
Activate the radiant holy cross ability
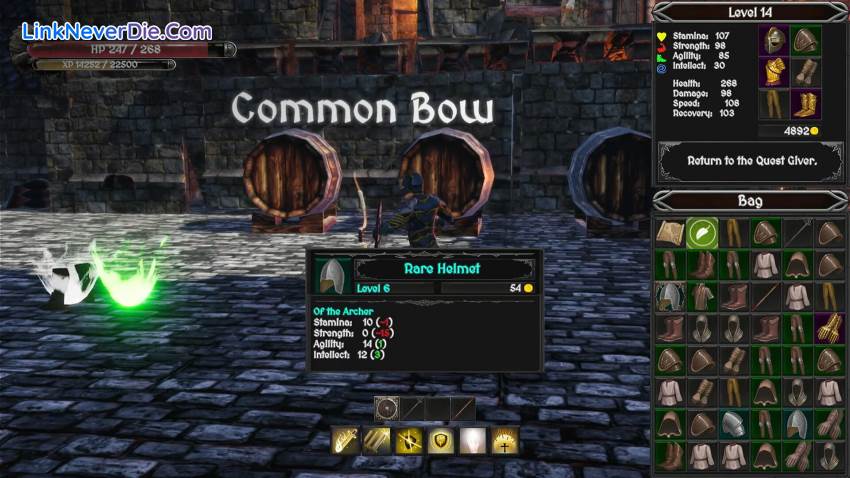tap(503, 441)
